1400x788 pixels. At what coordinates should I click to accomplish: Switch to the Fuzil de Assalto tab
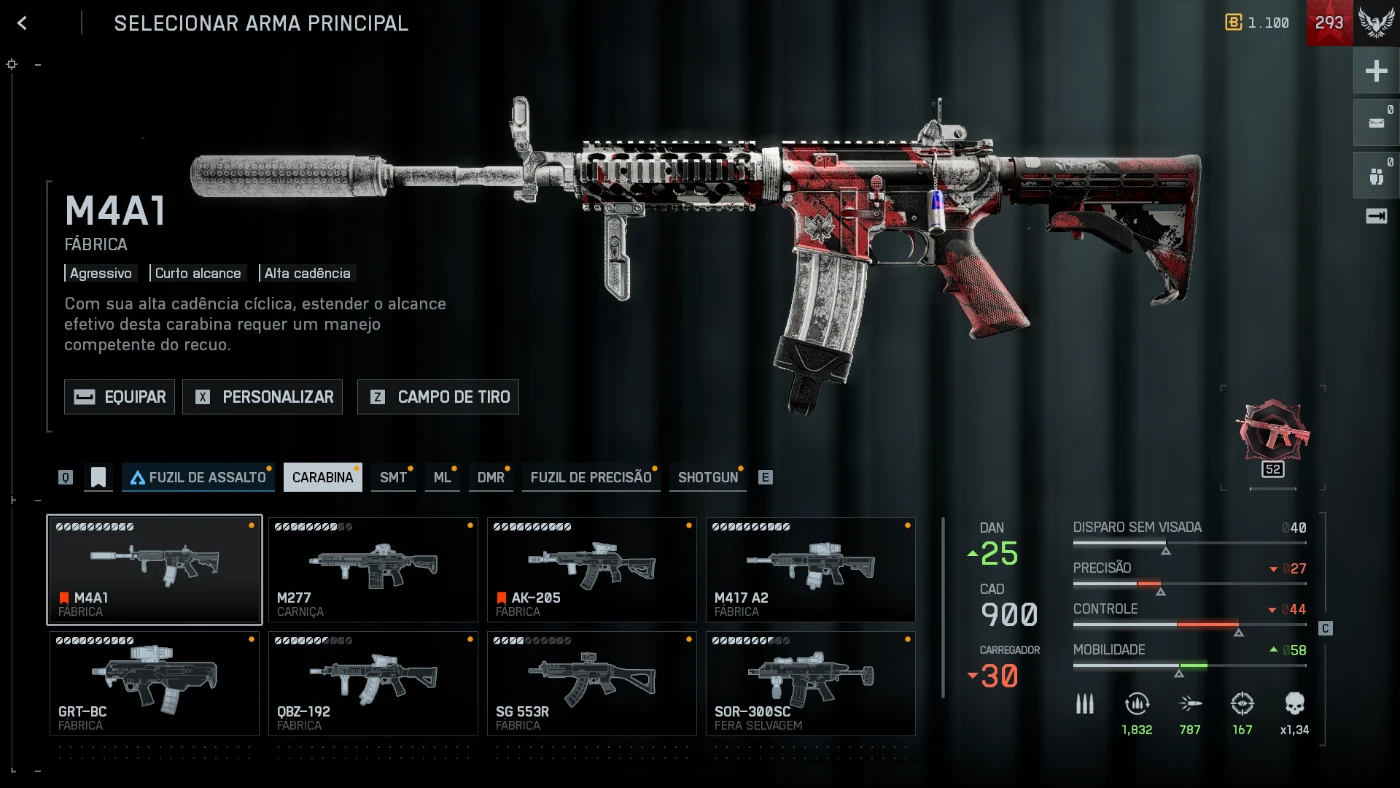198,477
